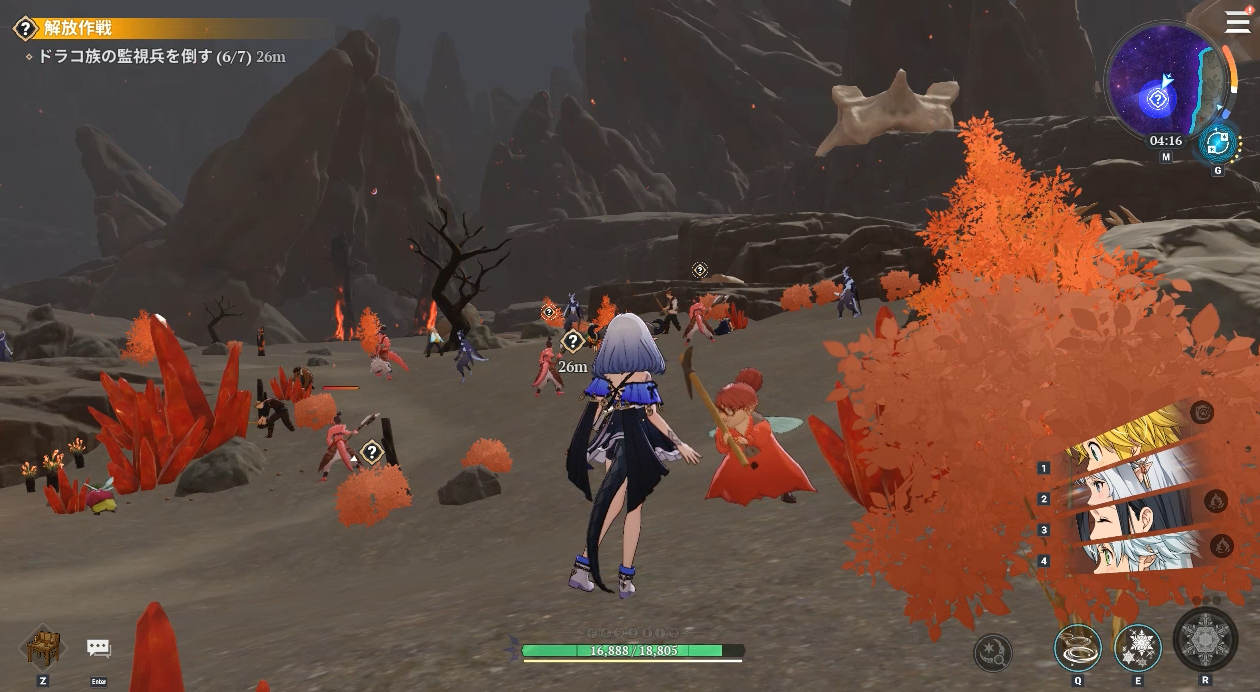Click the moon and magnifier search icon
1260x692 pixels.
click(993, 653)
